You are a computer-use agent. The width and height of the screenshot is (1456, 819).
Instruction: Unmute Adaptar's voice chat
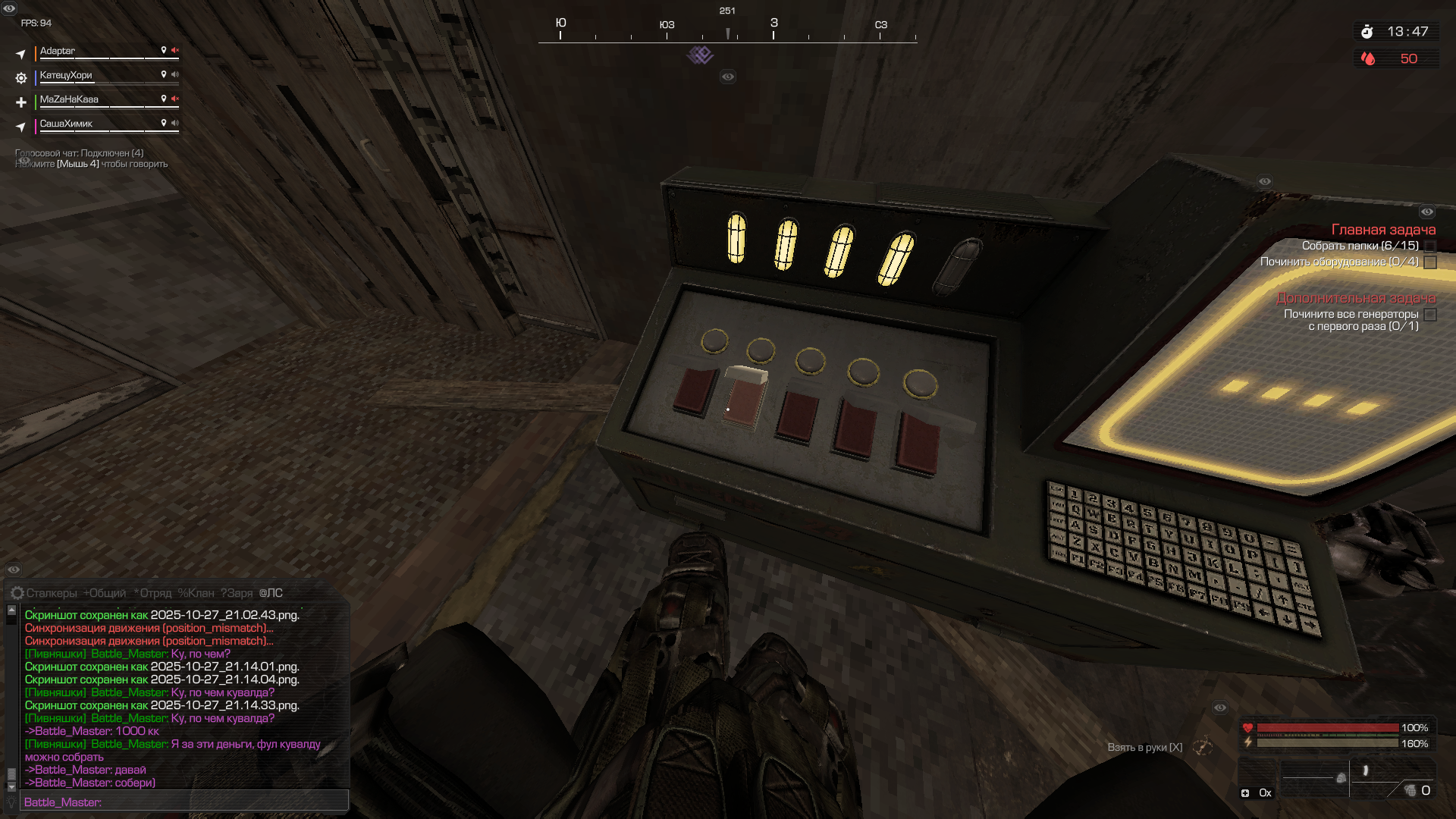(x=175, y=50)
